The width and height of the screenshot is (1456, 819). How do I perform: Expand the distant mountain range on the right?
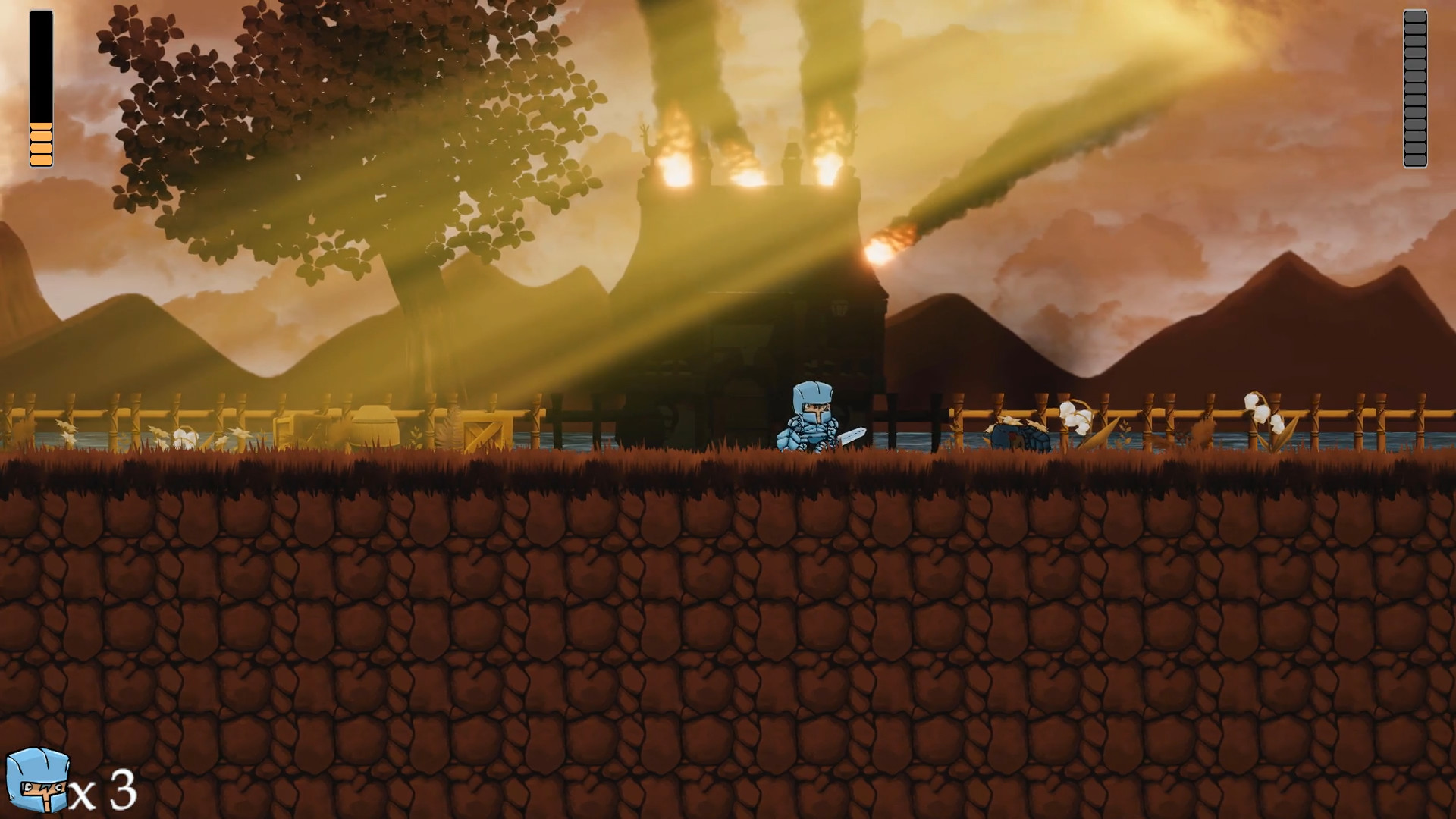click(1289, 318)
